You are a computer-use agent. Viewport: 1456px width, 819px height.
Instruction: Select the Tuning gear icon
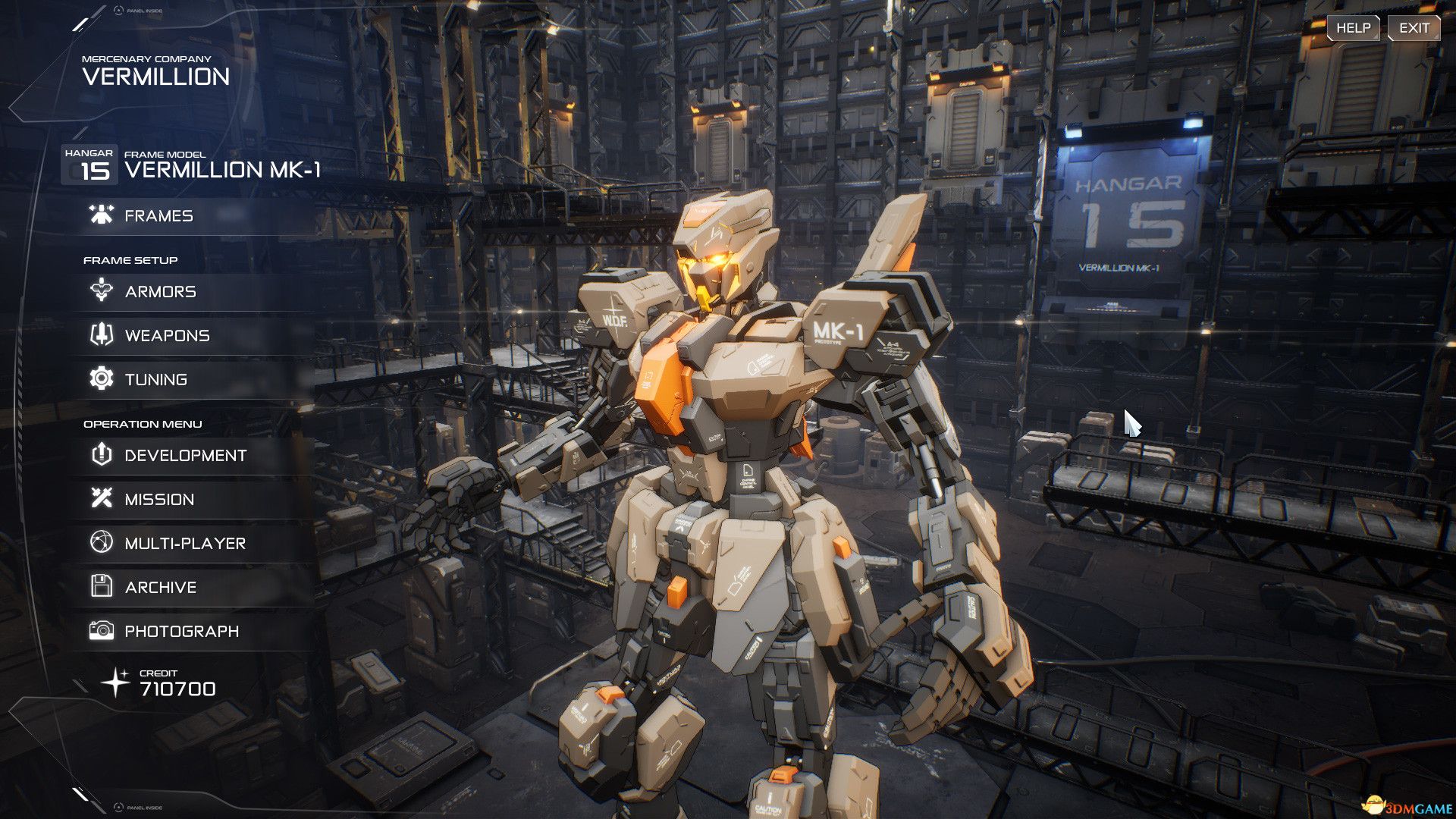(99, 379)
